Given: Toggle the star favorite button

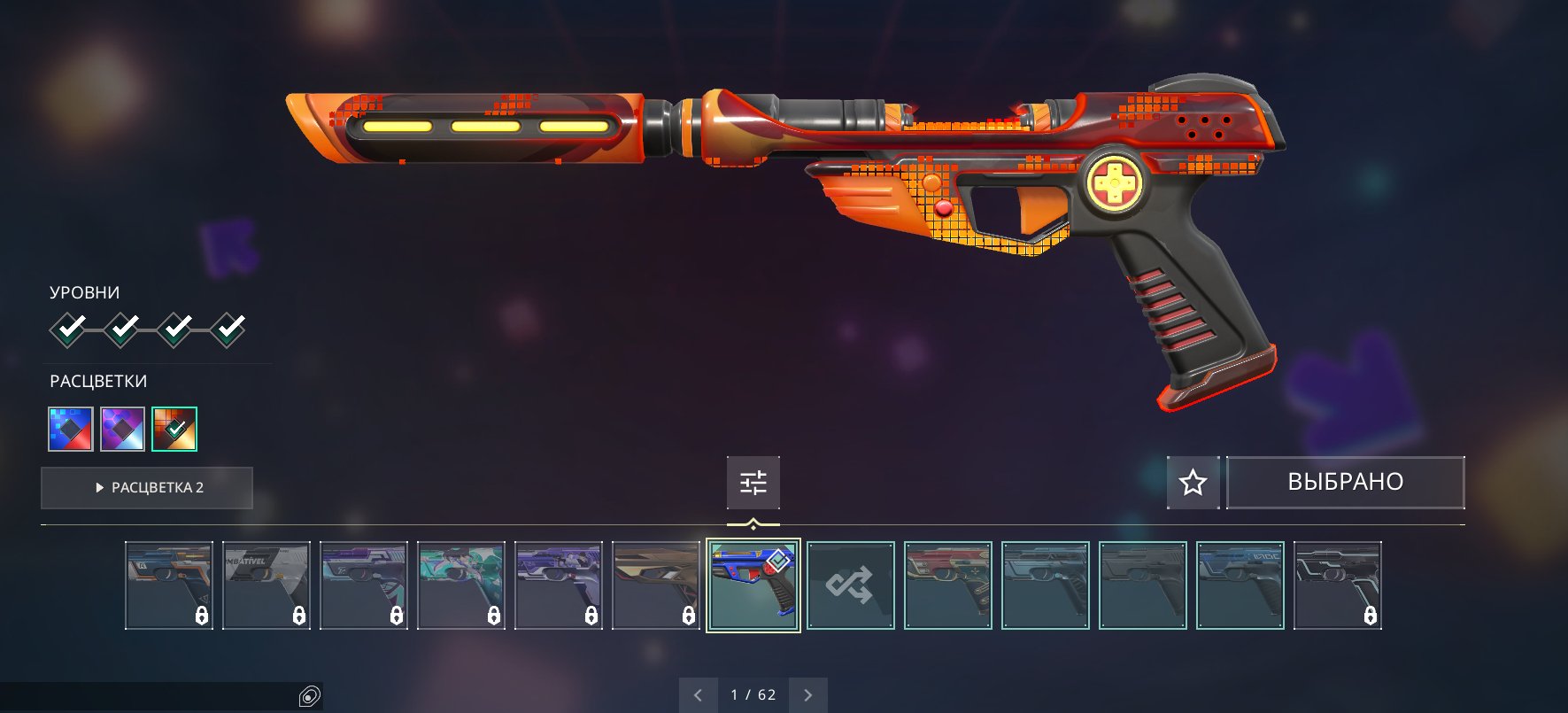Looking at the screenshot, I should click(1193, 482).
